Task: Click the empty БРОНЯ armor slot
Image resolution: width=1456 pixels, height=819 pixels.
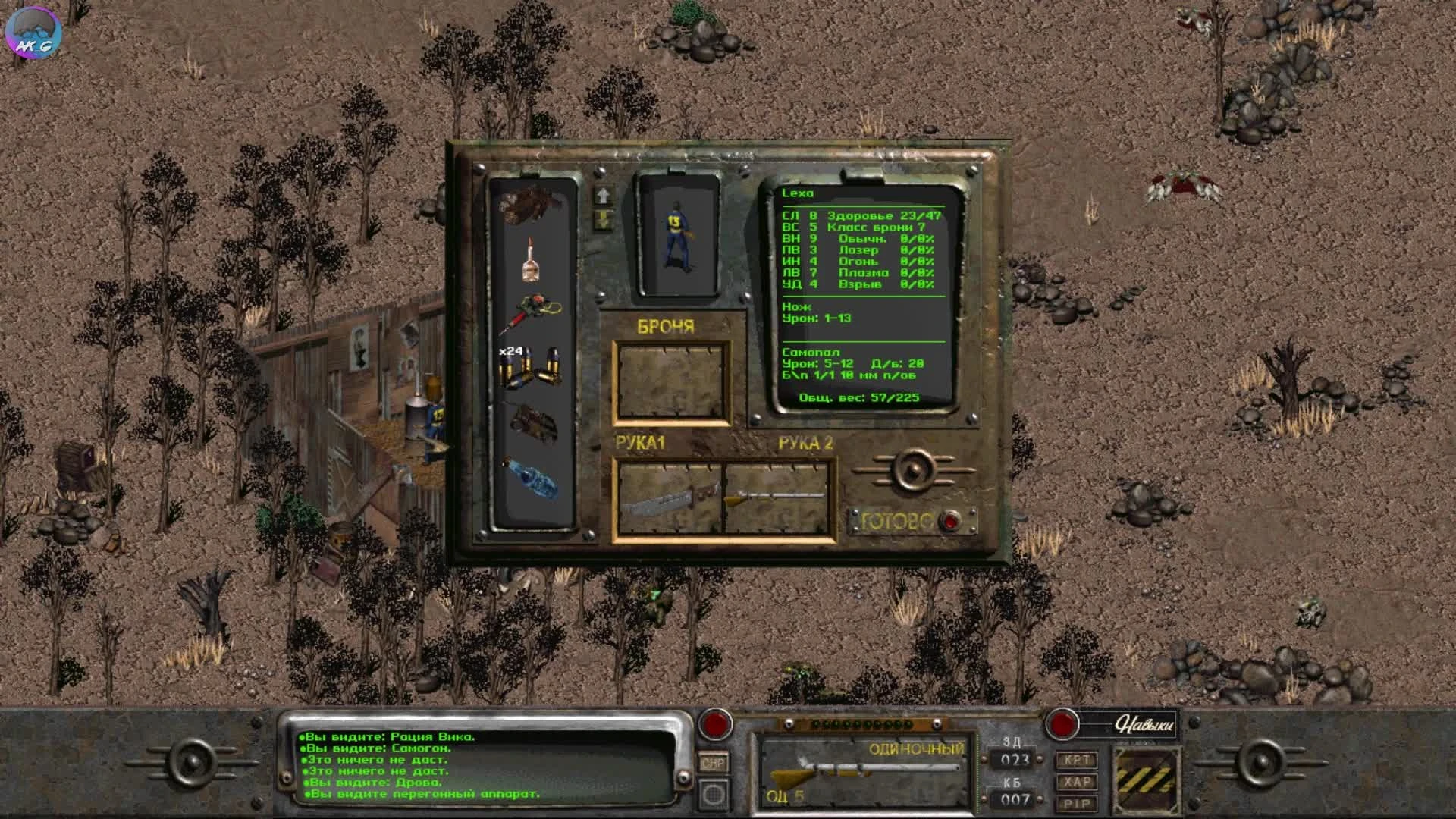Action: (x=671, y=383)
